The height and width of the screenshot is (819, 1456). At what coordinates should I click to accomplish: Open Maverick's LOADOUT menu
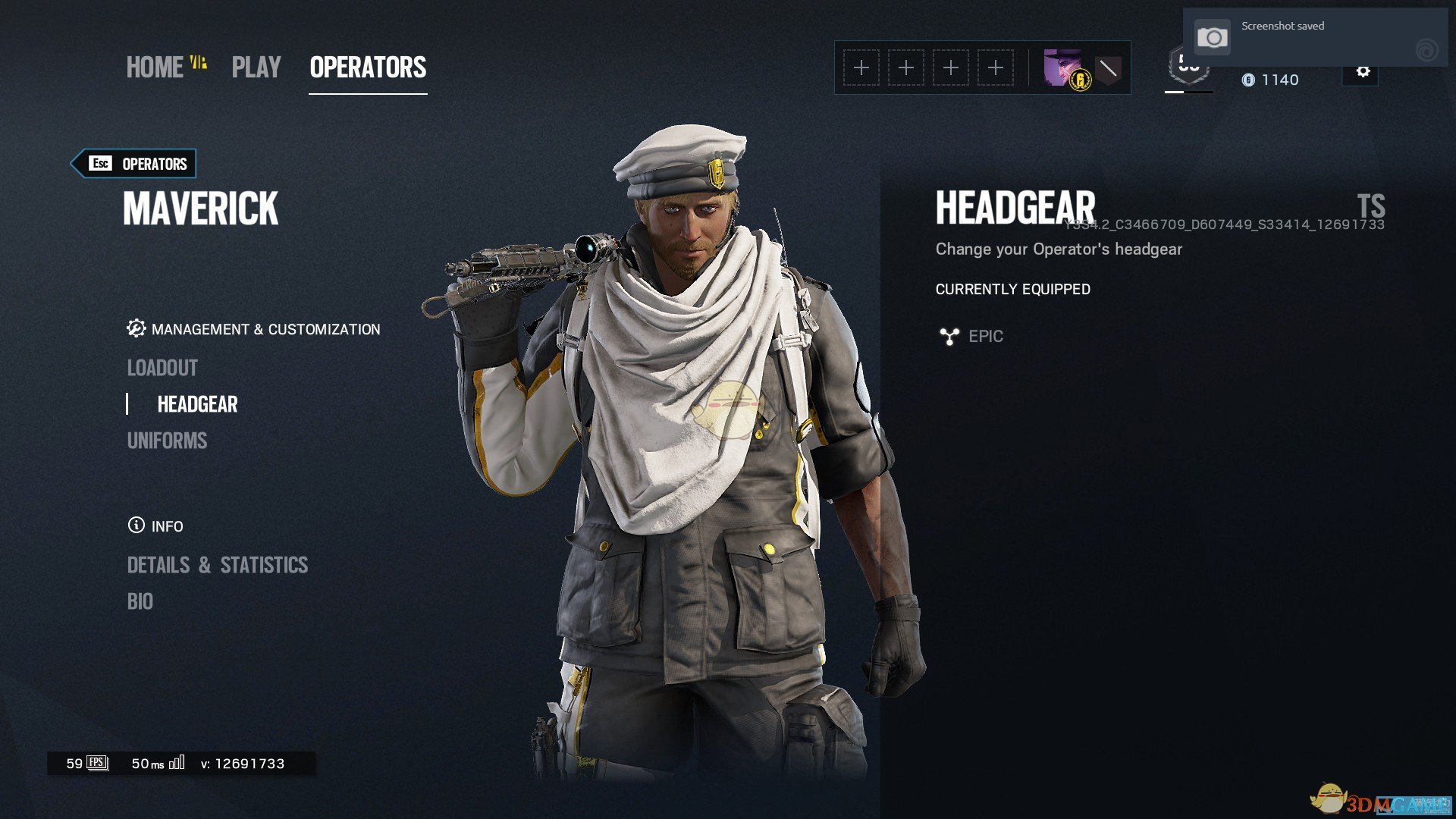pos(162,368)
